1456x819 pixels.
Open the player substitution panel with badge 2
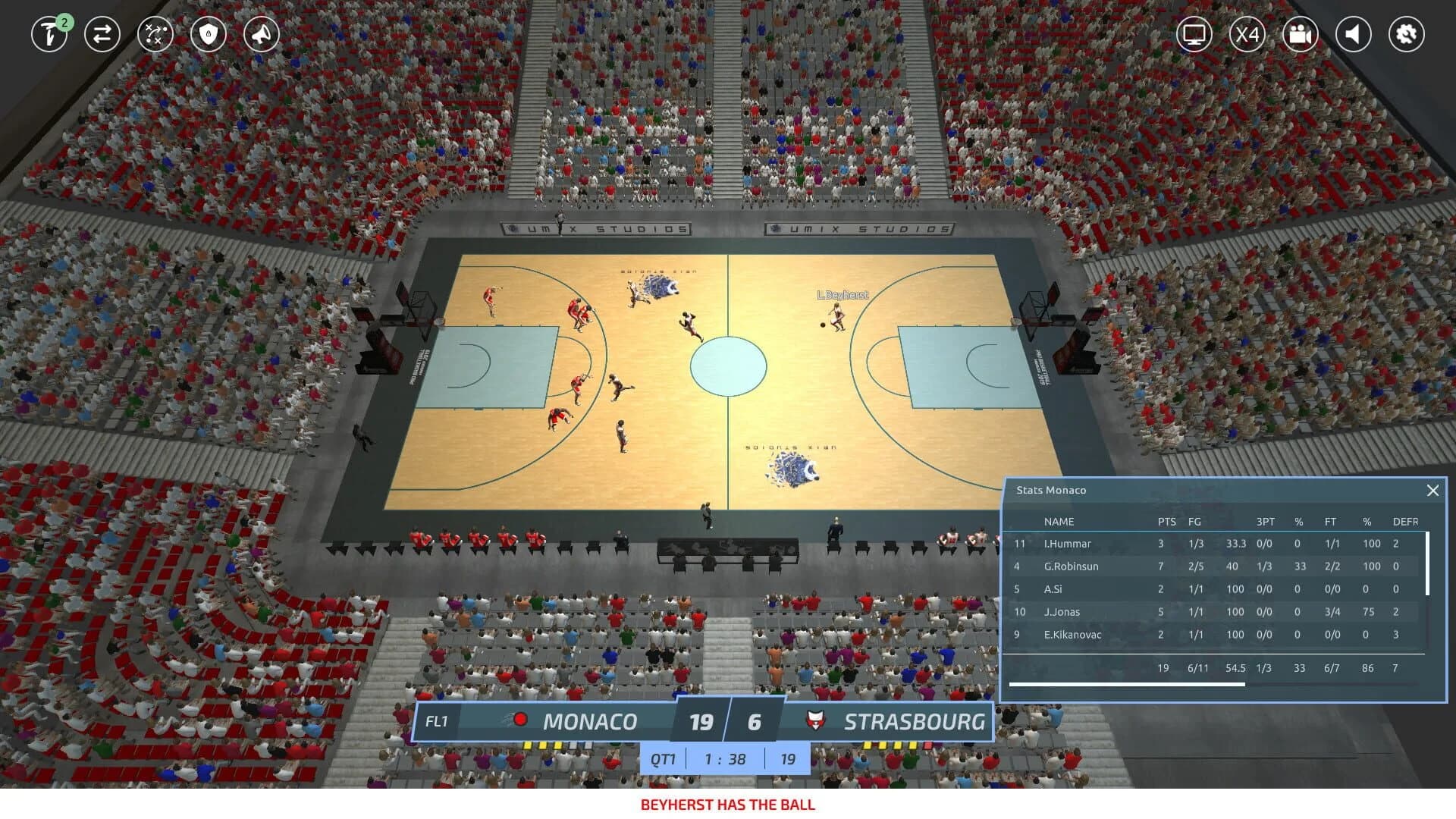tap(49, 35)
